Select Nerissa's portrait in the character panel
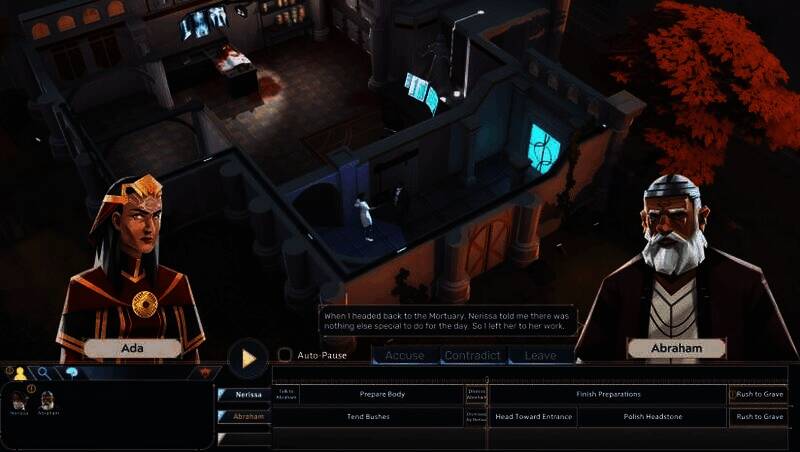 pyautogui.click(x=19, y=401)
